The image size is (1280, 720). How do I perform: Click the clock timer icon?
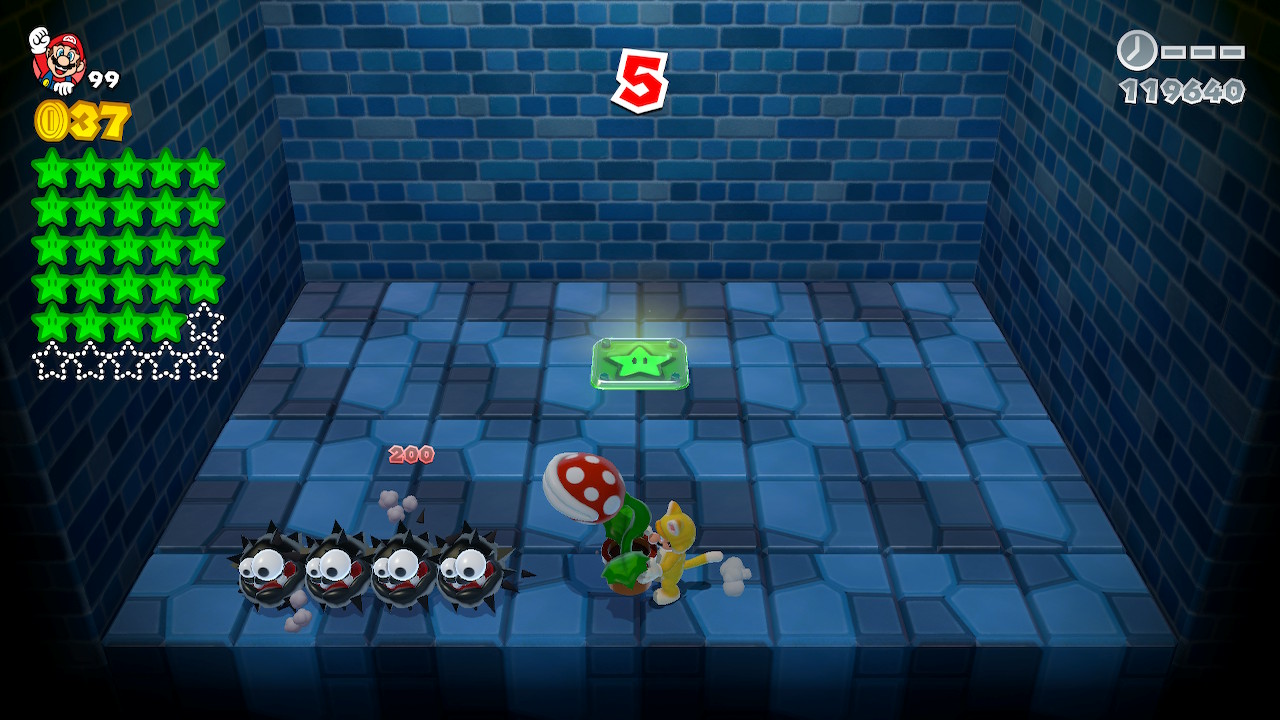(1136, 50)
